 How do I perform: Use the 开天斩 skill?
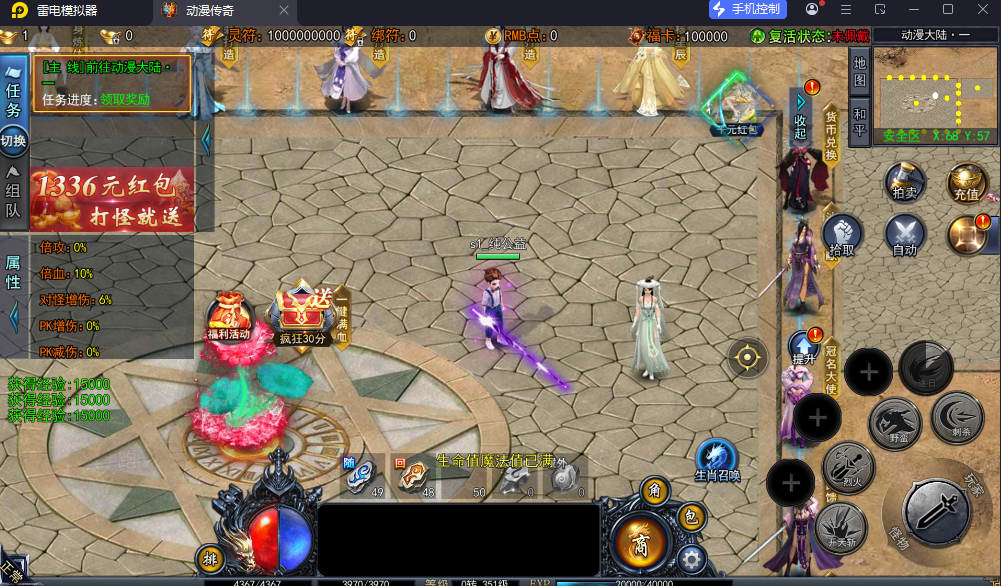[x=840, y=525]
